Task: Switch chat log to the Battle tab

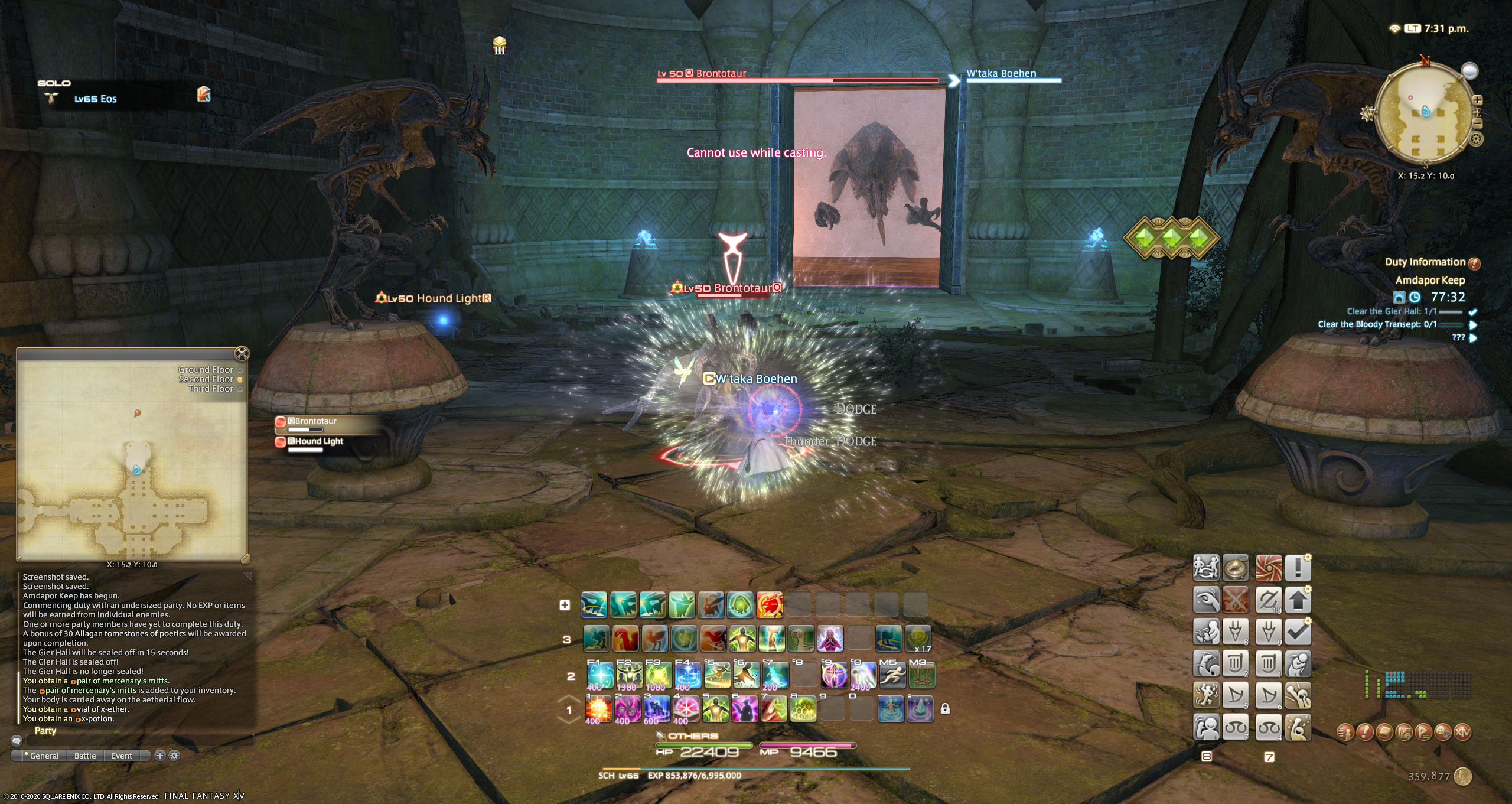Action: (85, 756)
